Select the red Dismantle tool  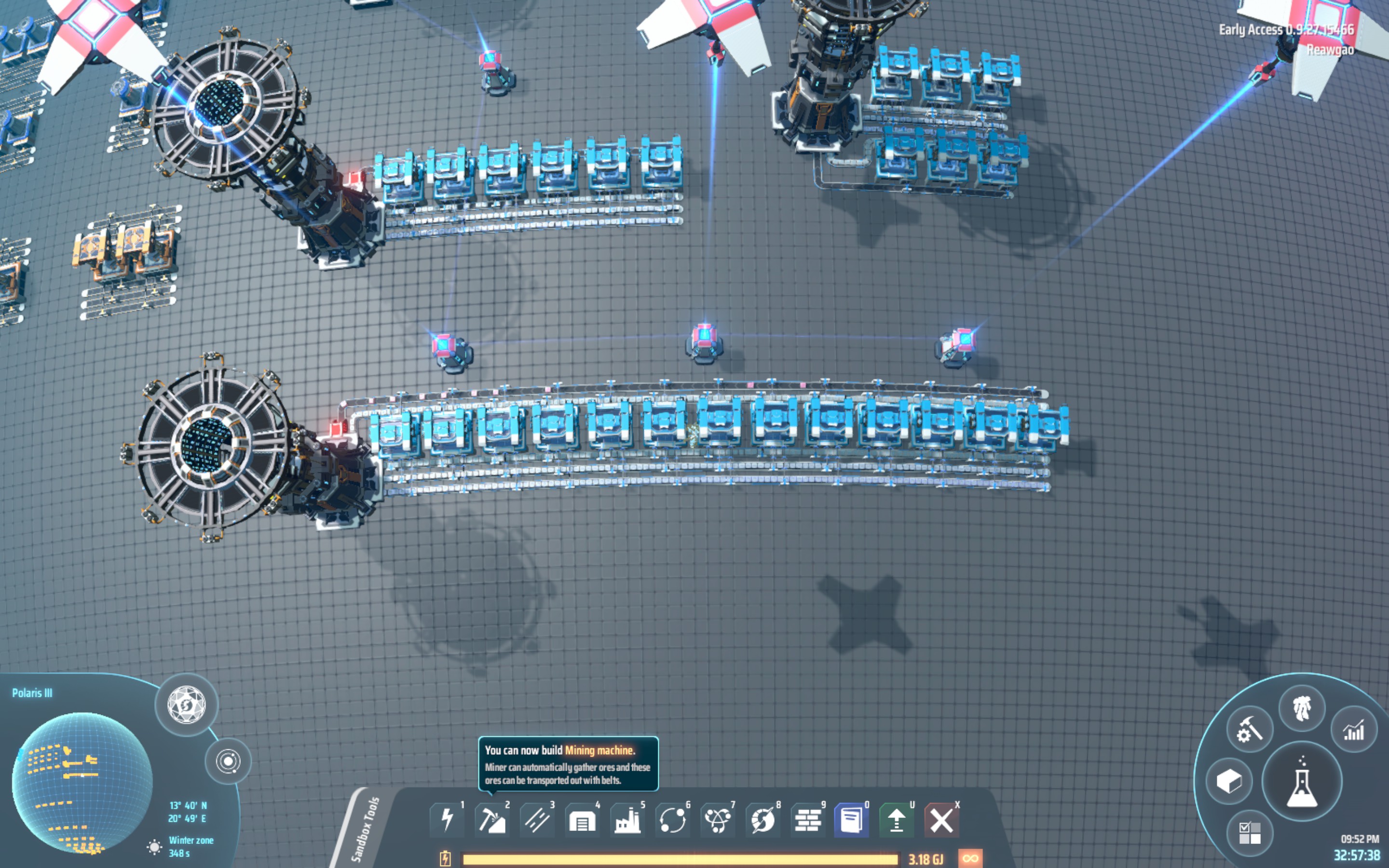coord(942,820)
